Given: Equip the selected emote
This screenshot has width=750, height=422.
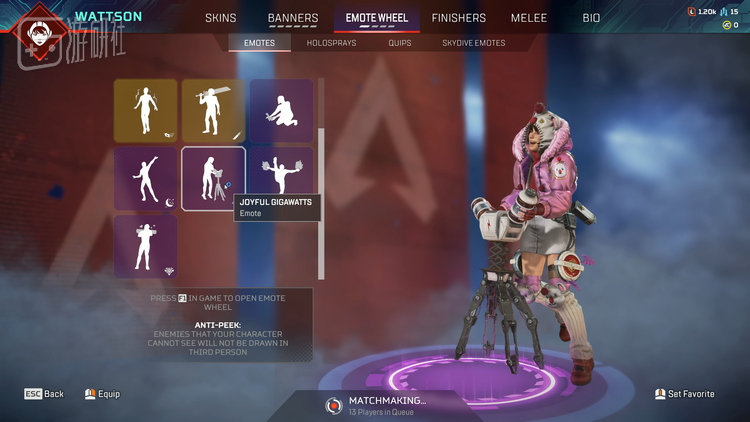Looking at the screenshot, I should click(102, 394).
